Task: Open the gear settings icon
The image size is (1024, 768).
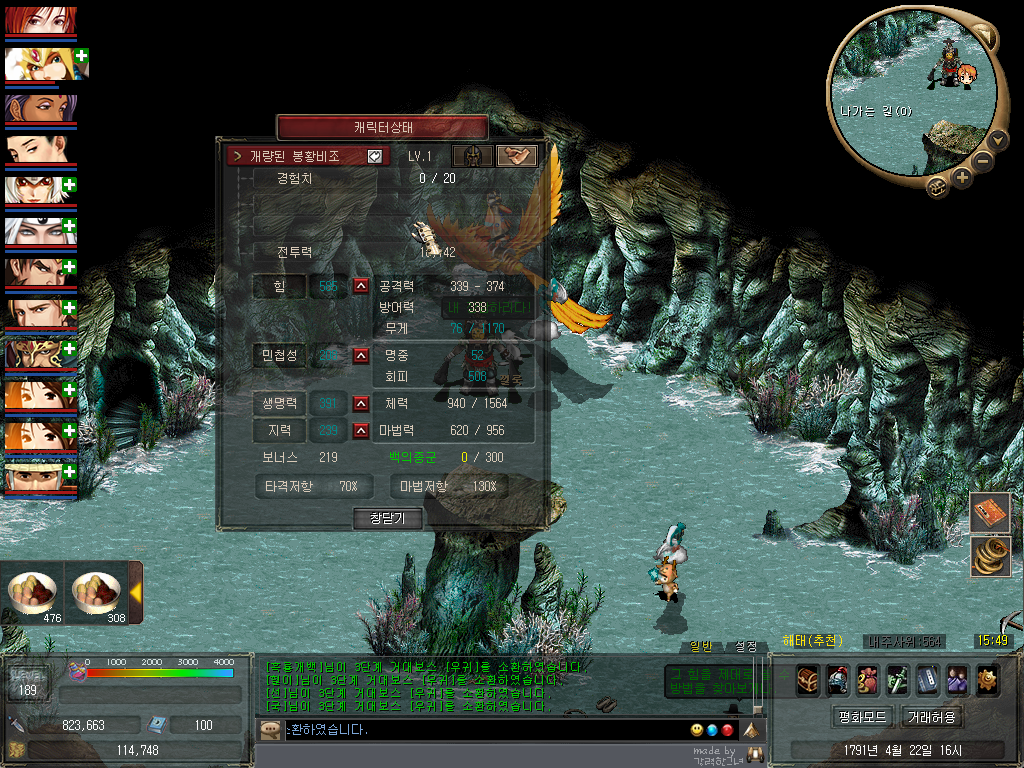Action: click(988, 678)
